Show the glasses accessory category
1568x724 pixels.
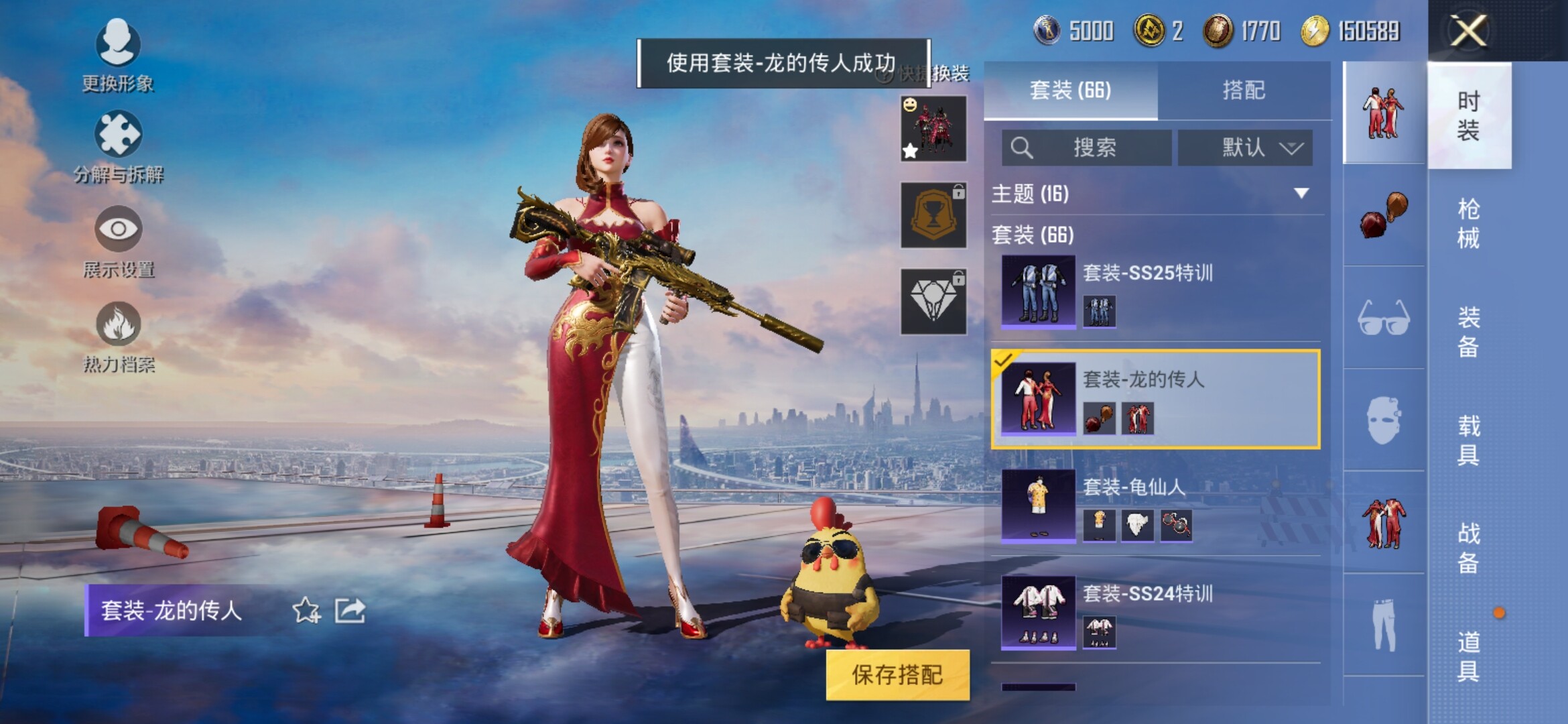pos(1384,318)
